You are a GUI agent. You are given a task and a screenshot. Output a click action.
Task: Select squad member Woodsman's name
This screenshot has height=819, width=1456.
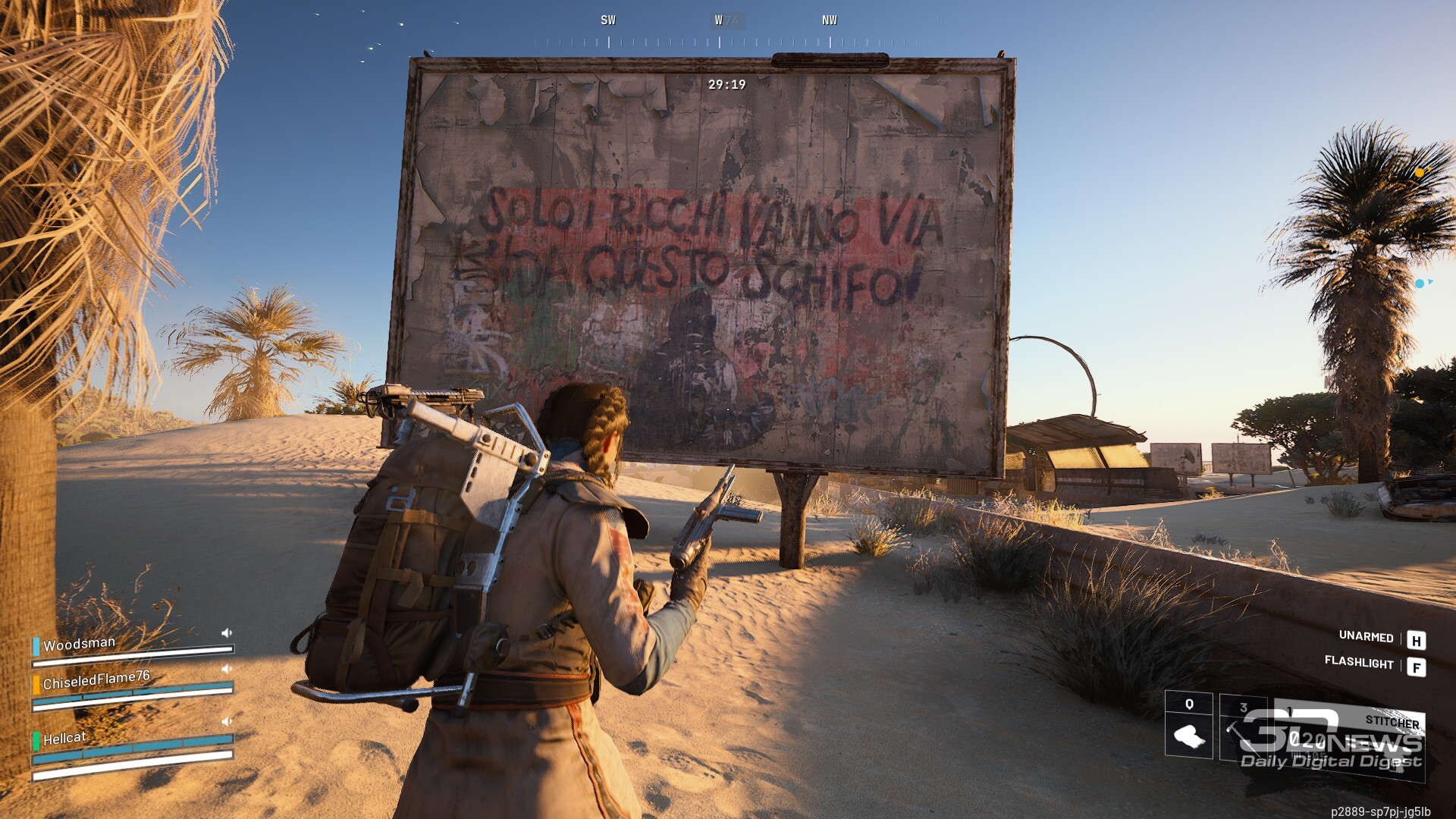pos(79,645)
